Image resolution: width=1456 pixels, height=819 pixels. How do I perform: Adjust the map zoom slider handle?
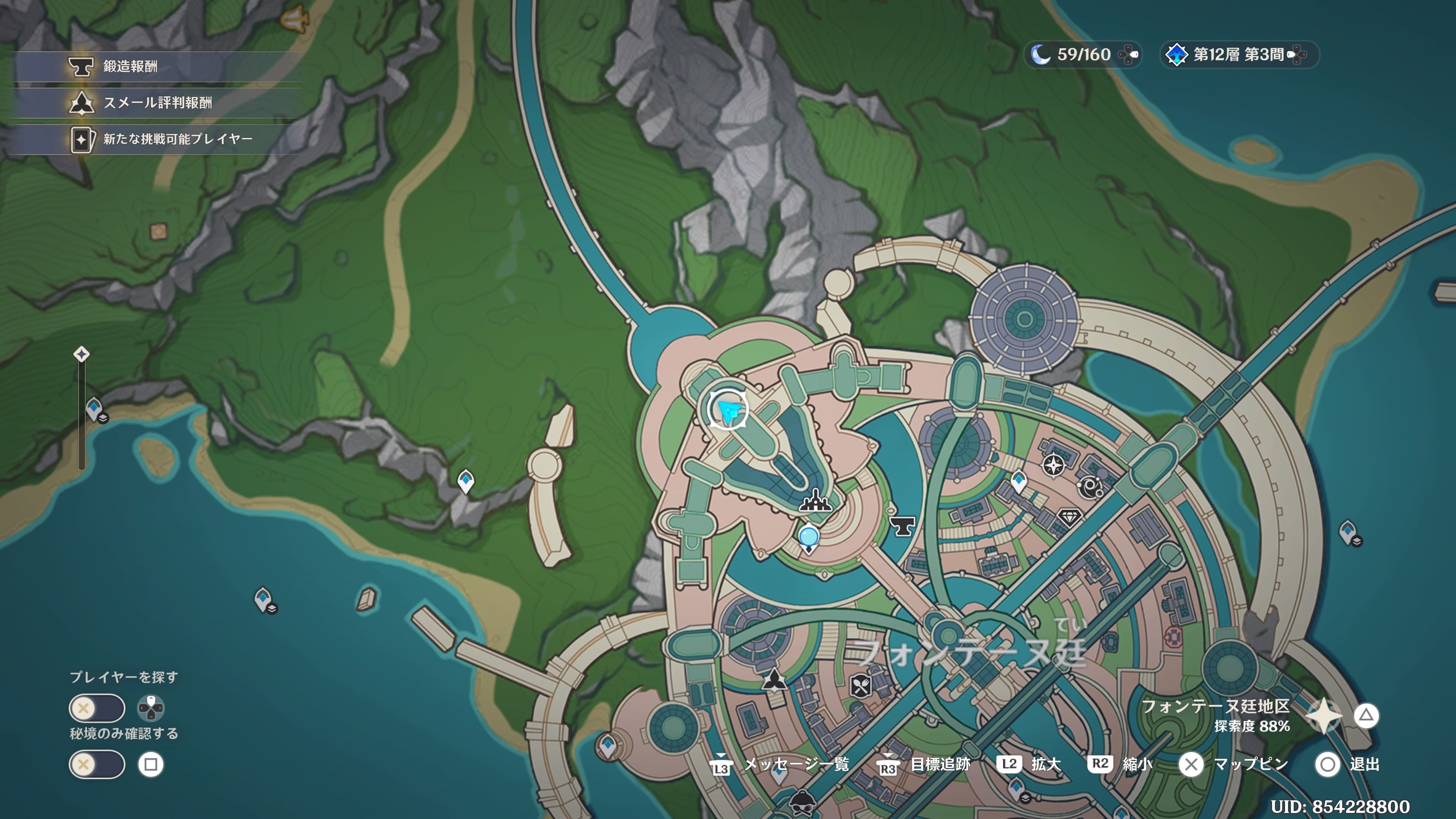(82, 355)
